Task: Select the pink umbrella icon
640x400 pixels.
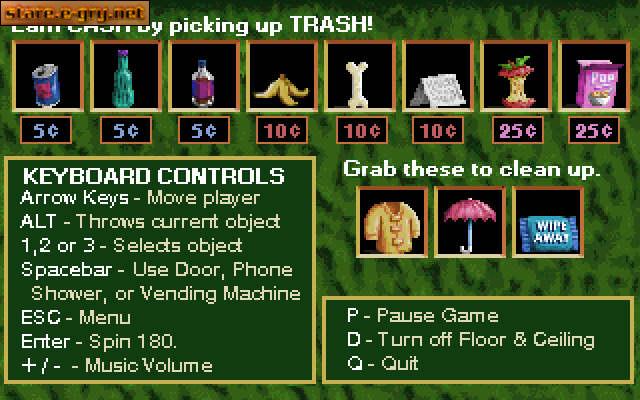Action: (x=465, y=219)
